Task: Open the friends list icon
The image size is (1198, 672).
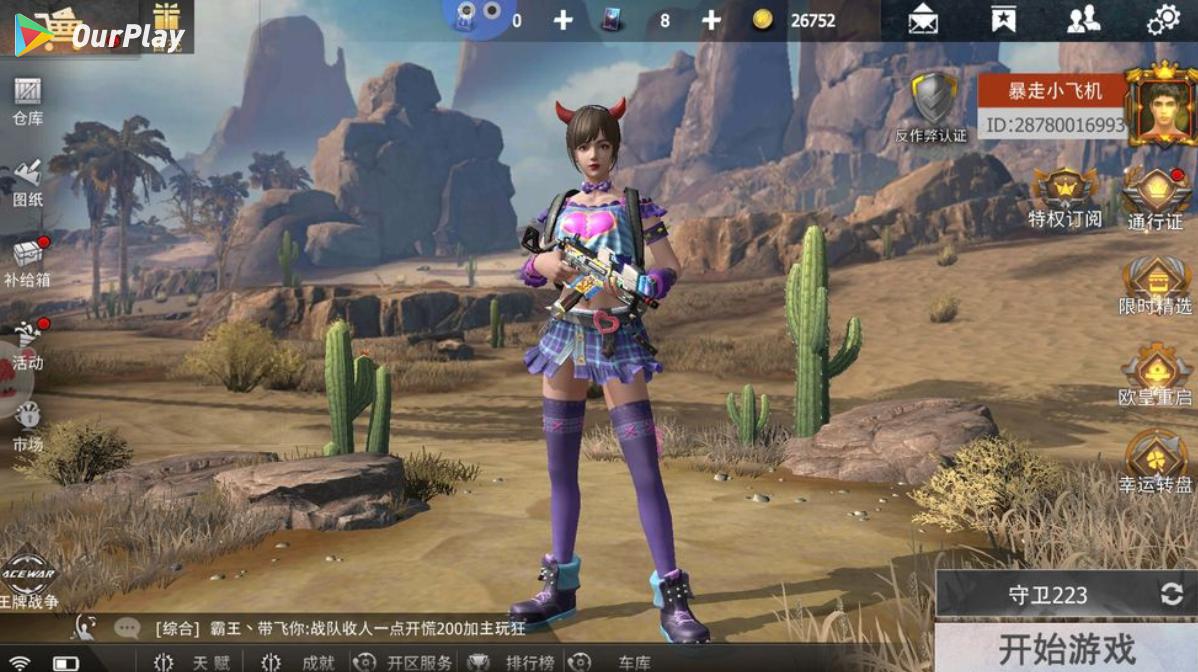Action: pyautogui.click(x=1083, y=20)
